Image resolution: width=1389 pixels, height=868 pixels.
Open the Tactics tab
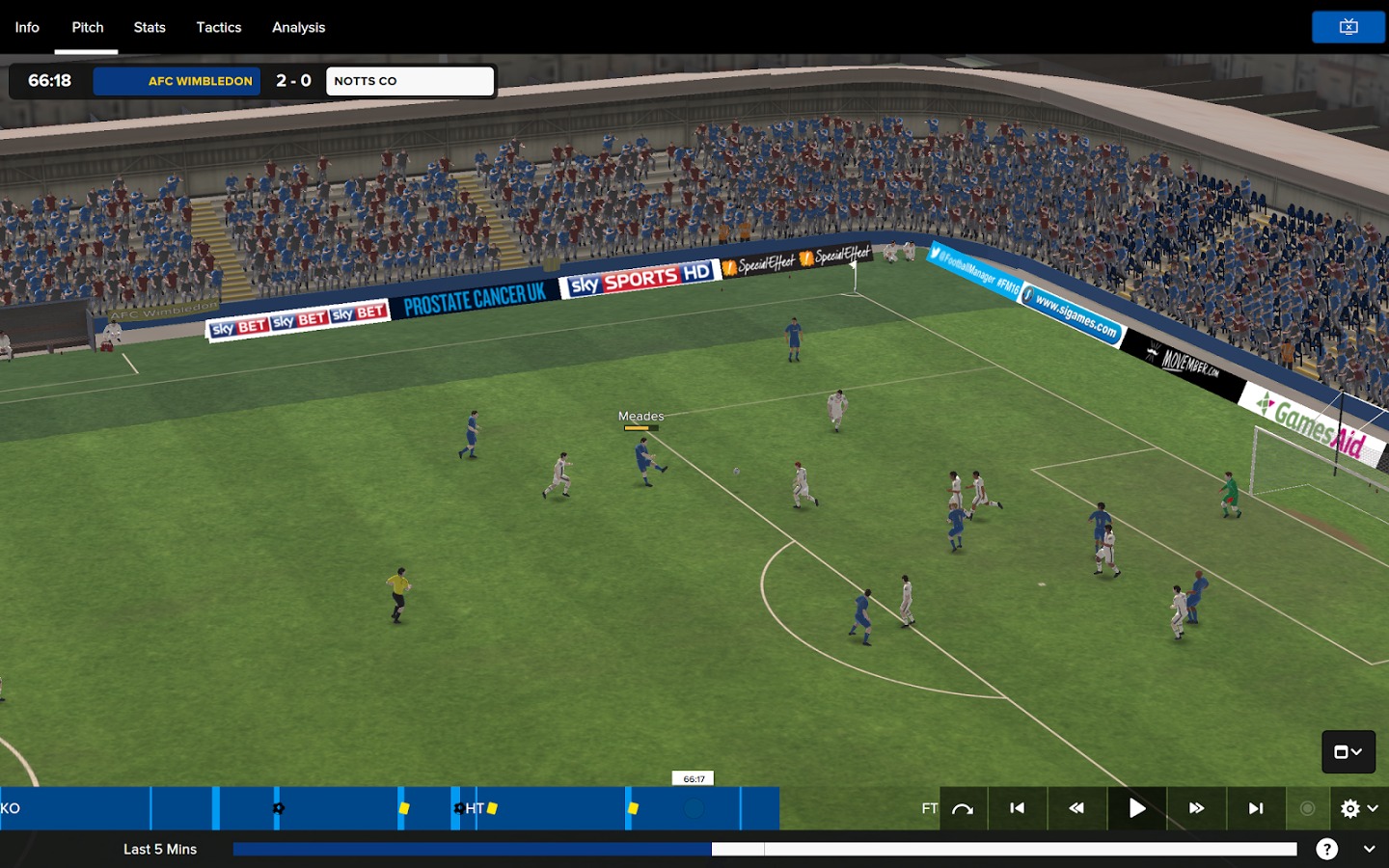coord(219,27)
